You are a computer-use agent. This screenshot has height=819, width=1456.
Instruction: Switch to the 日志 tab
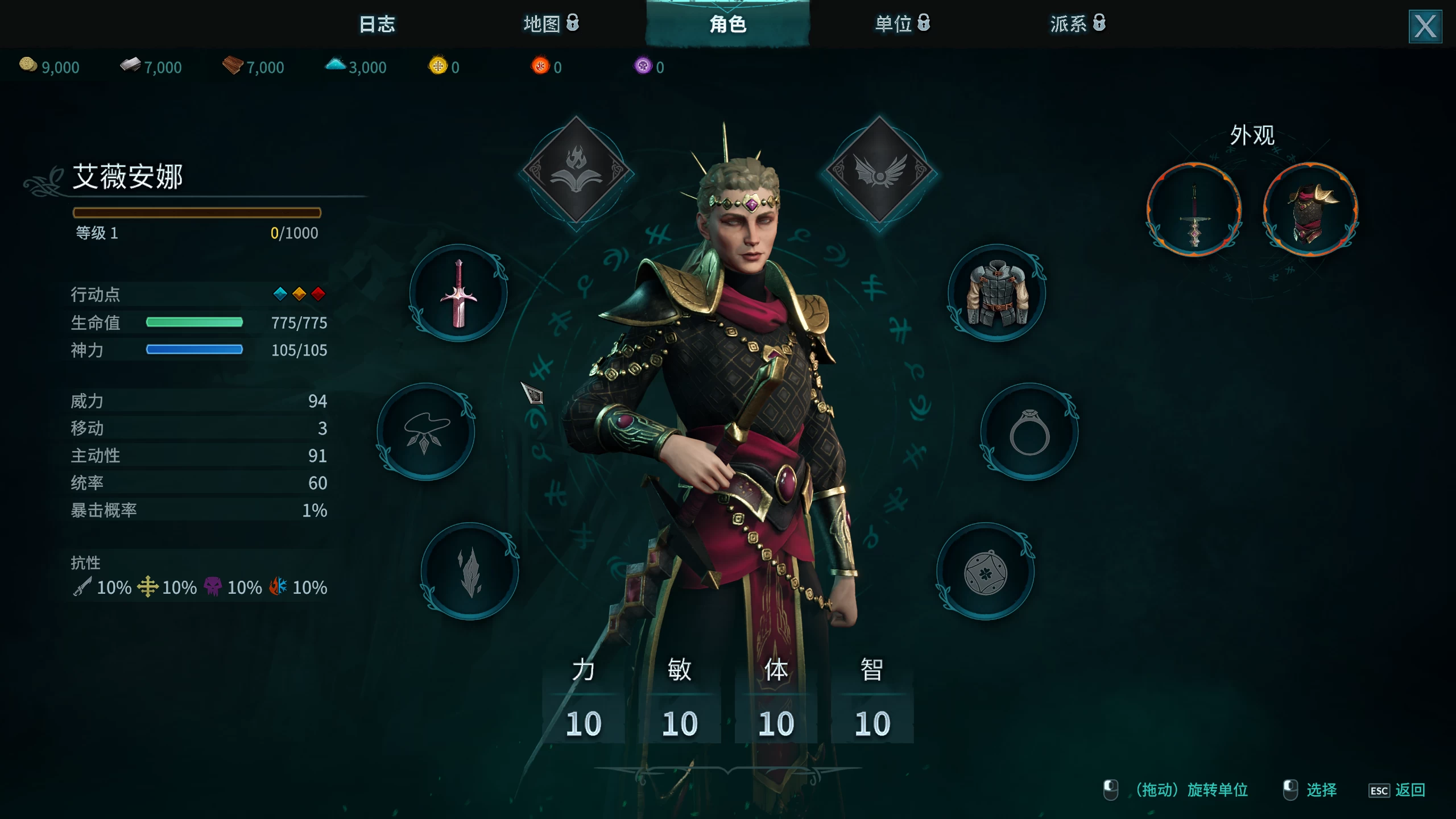377,24
